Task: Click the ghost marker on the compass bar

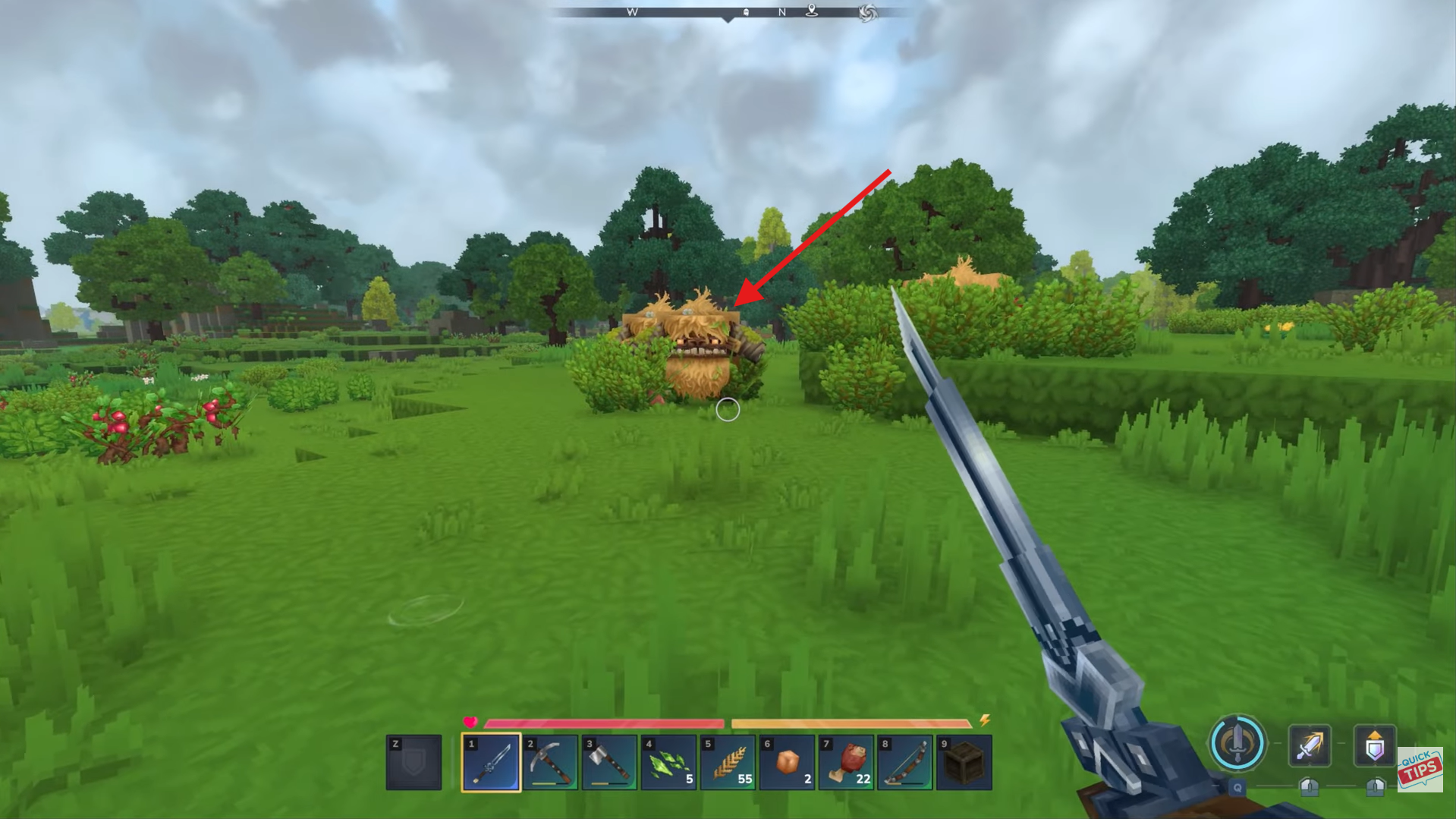Action: pyautogui.click(x=746, y=13)
